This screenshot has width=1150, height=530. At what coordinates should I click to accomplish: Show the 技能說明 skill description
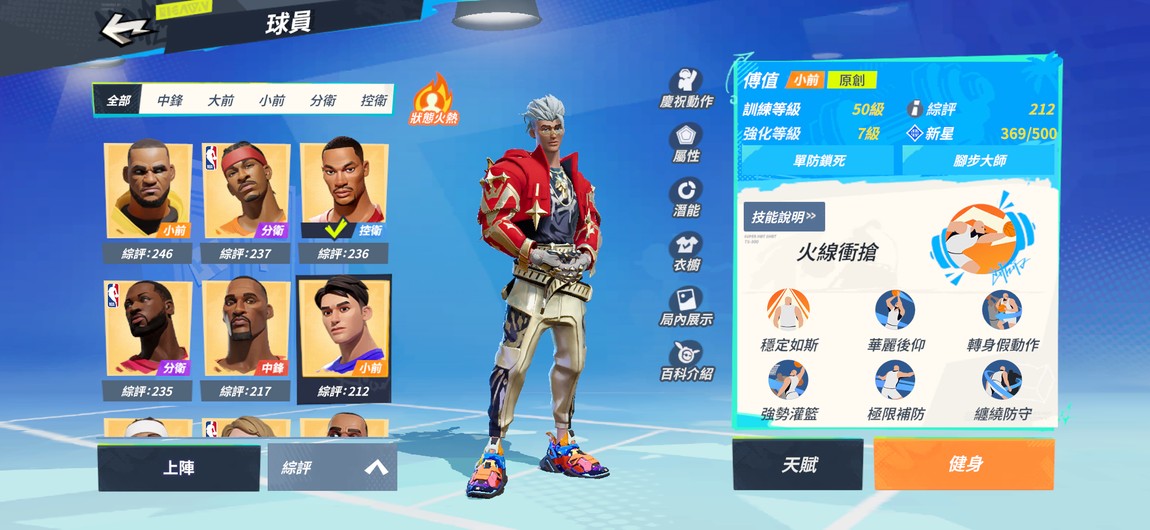(784, 216)
